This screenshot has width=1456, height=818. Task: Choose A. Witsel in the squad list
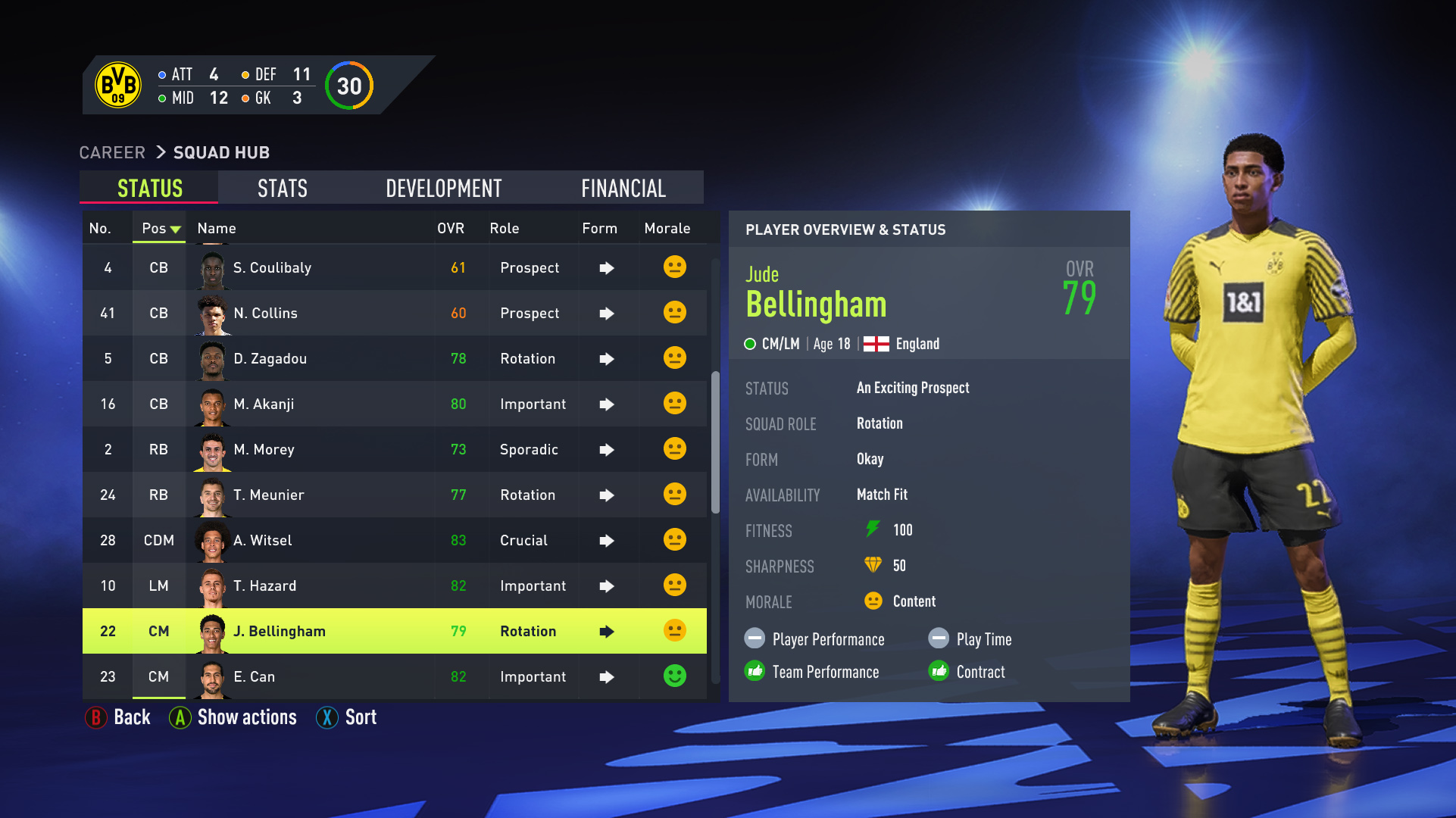point(394,540)
